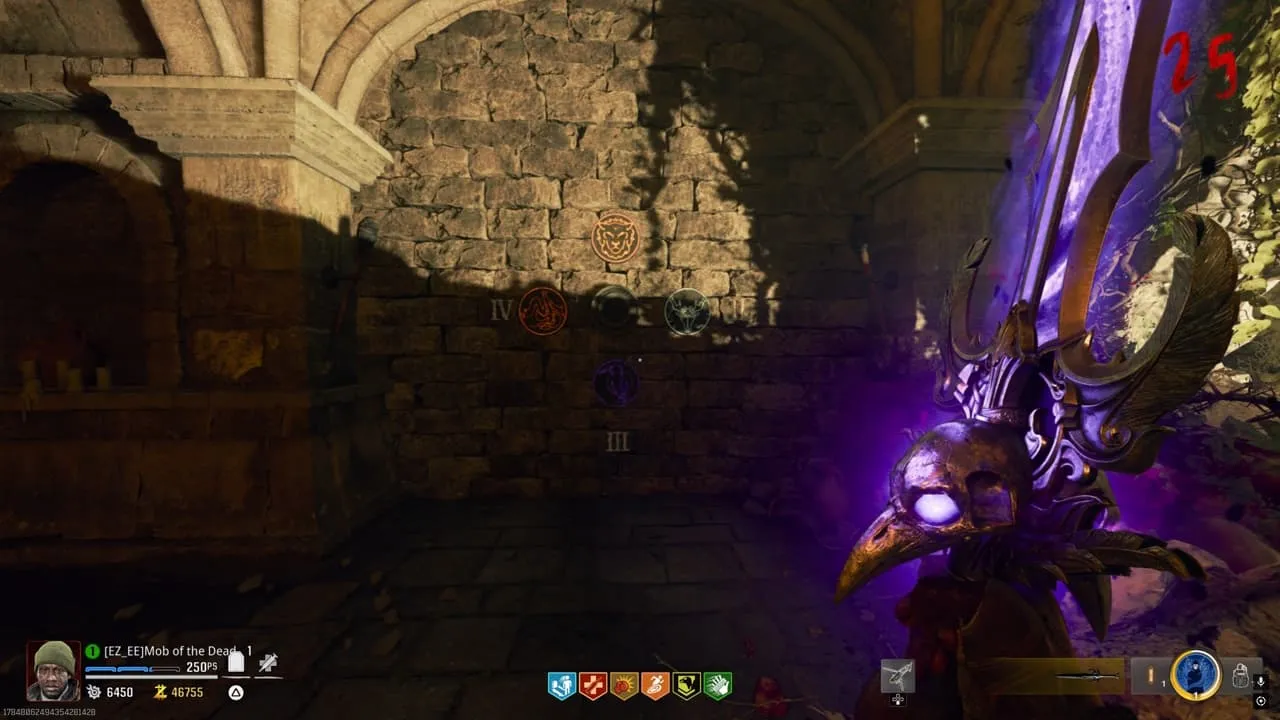
Task: Select the green hand perk icon
Action: 717,686
